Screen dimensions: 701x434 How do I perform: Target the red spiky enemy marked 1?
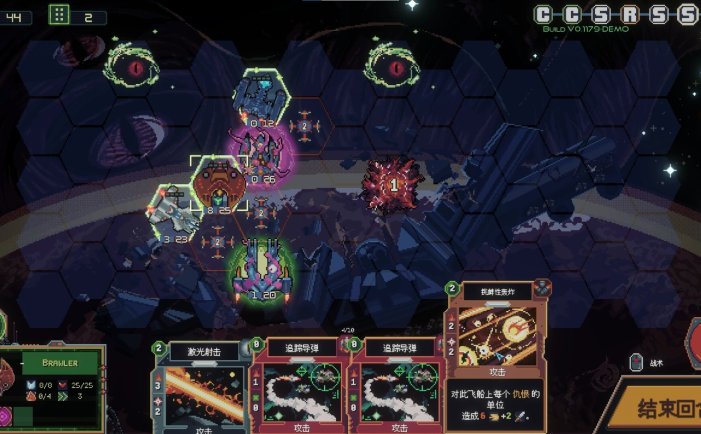tap(393, 183)
